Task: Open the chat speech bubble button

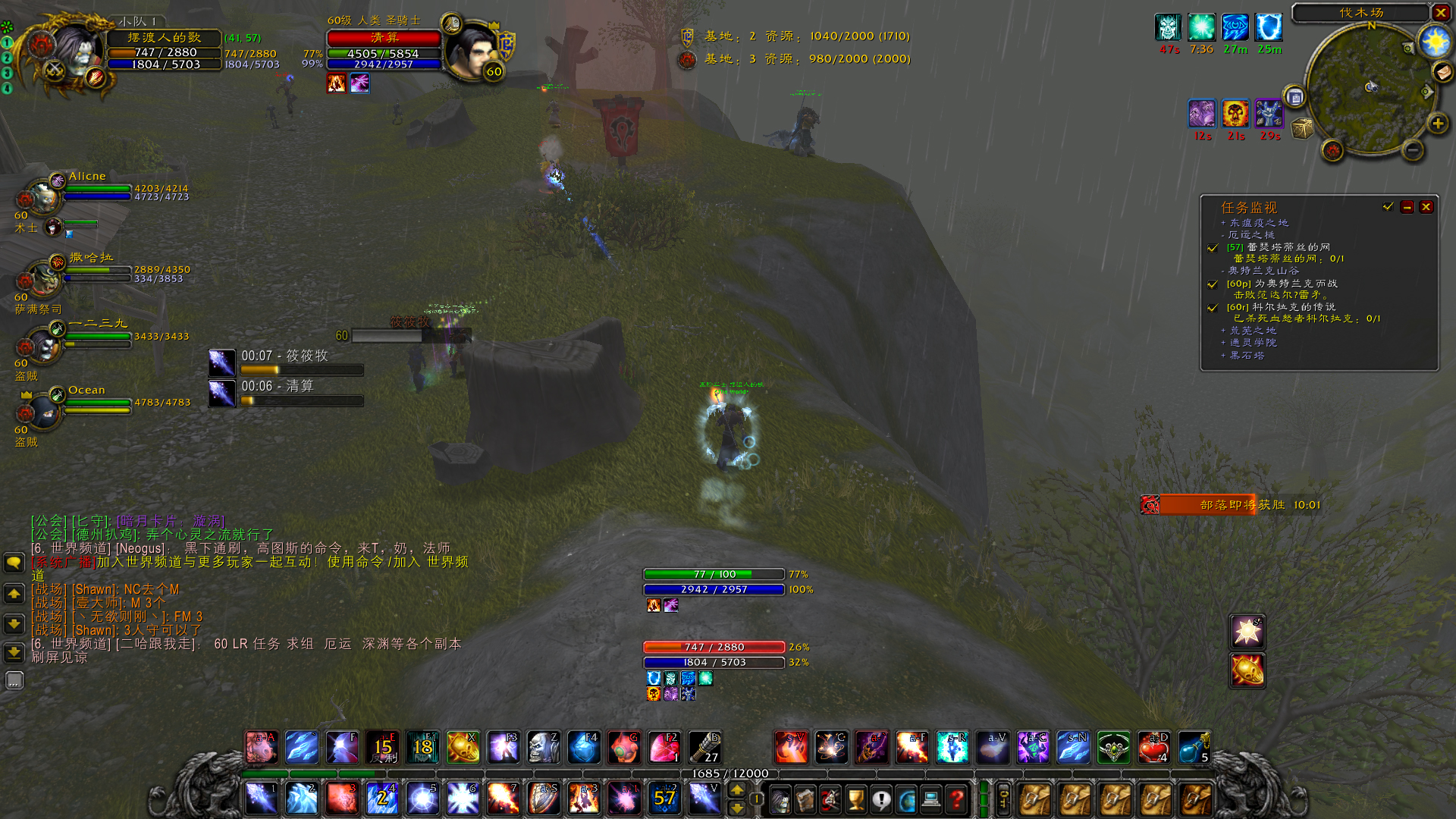Action: tap(14, 563)
